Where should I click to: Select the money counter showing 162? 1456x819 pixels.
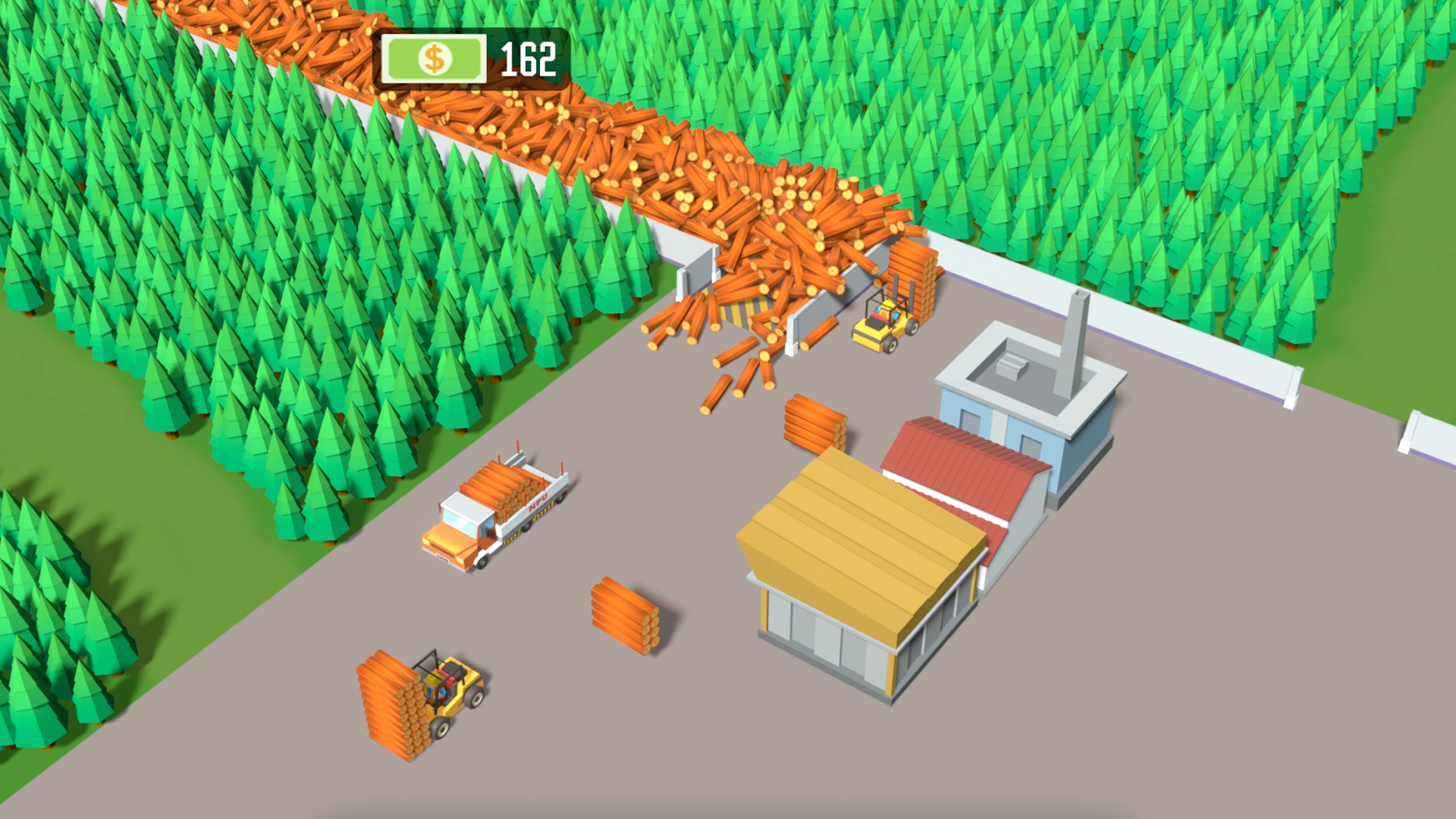pyautogui.click(x=529, y=60)
